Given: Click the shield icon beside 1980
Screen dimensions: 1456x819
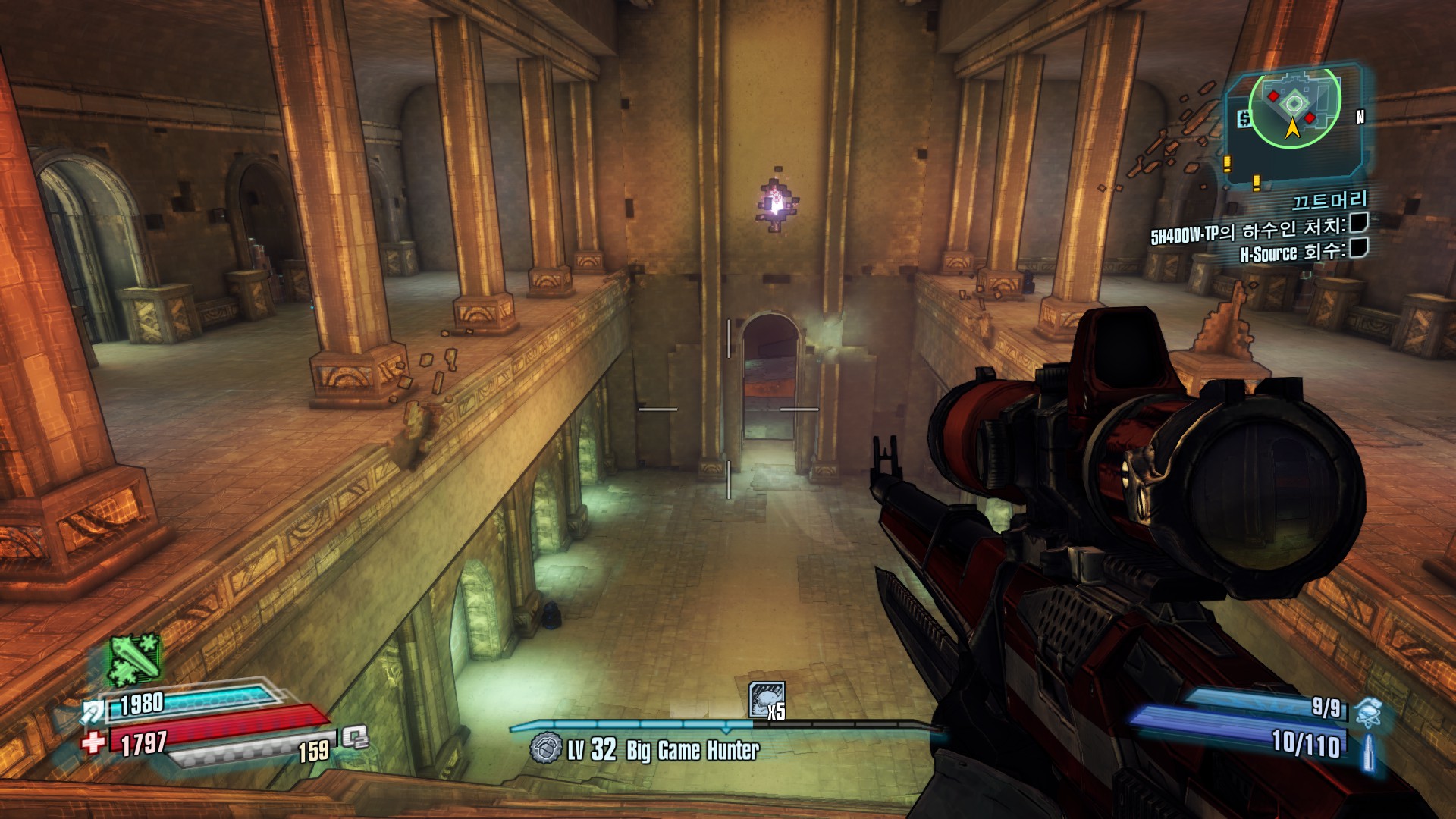Looking at the screenshot, I should [94, 711].
